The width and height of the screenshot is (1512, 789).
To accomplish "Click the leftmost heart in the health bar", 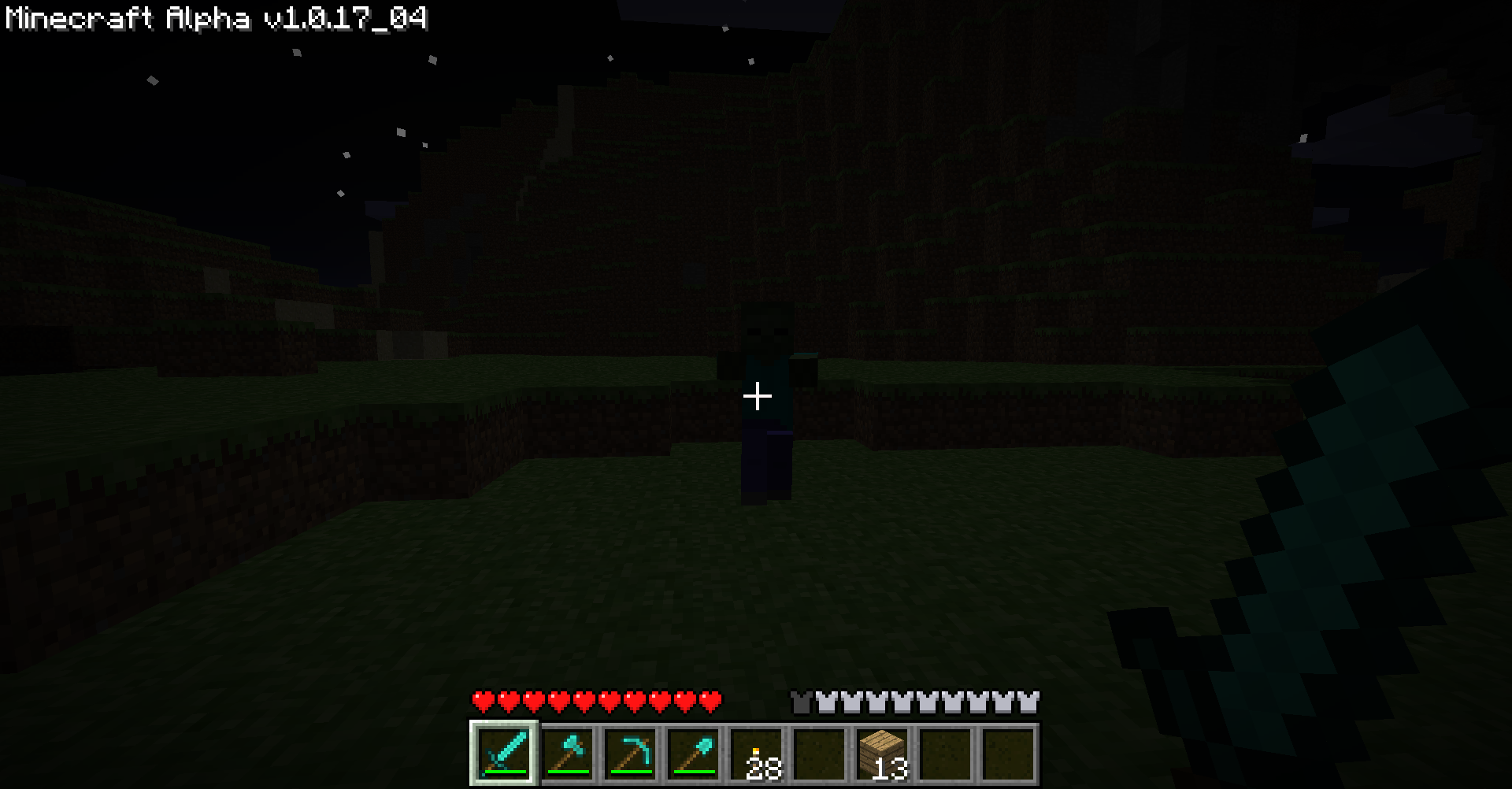I will 483,699.
